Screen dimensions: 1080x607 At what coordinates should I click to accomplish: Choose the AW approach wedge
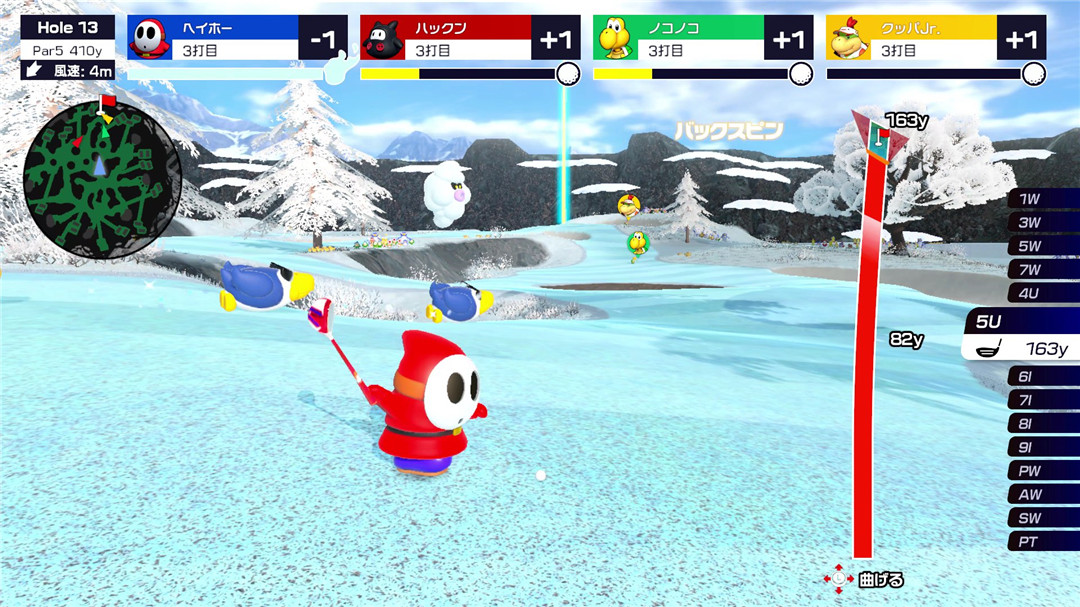[1043, 494]
